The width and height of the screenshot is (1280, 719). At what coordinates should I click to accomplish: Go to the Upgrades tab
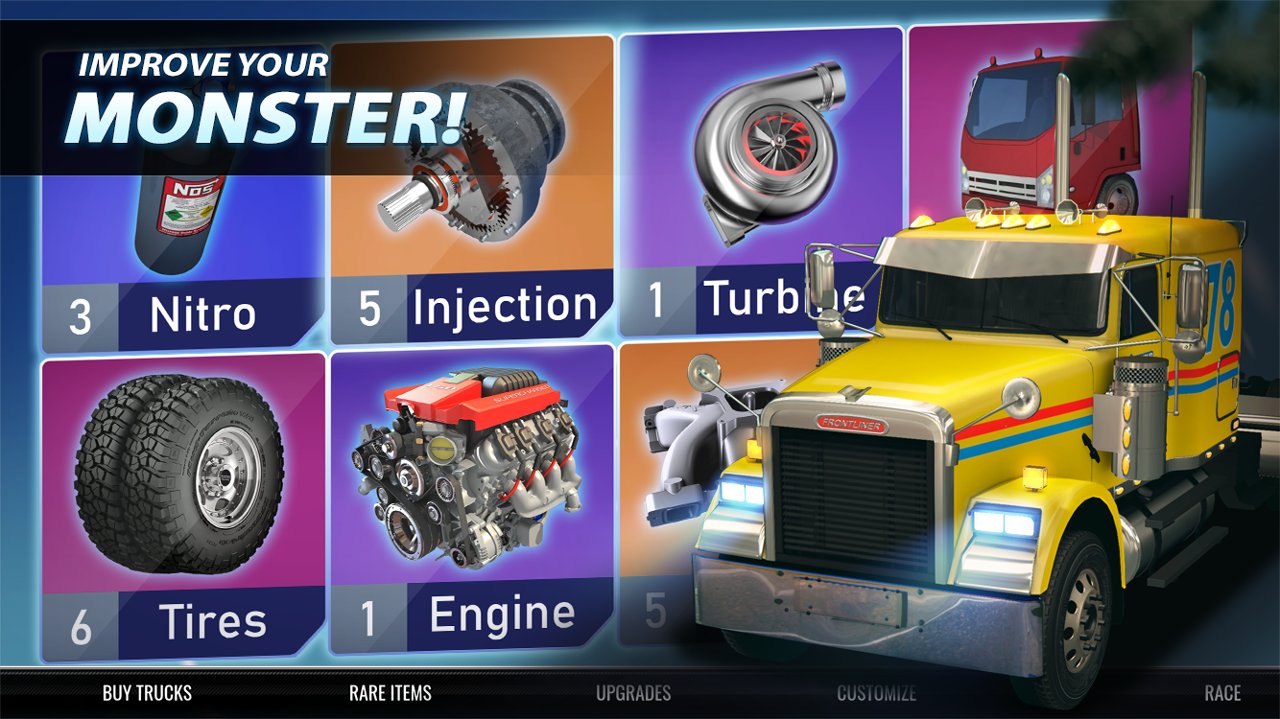[633, 693]
